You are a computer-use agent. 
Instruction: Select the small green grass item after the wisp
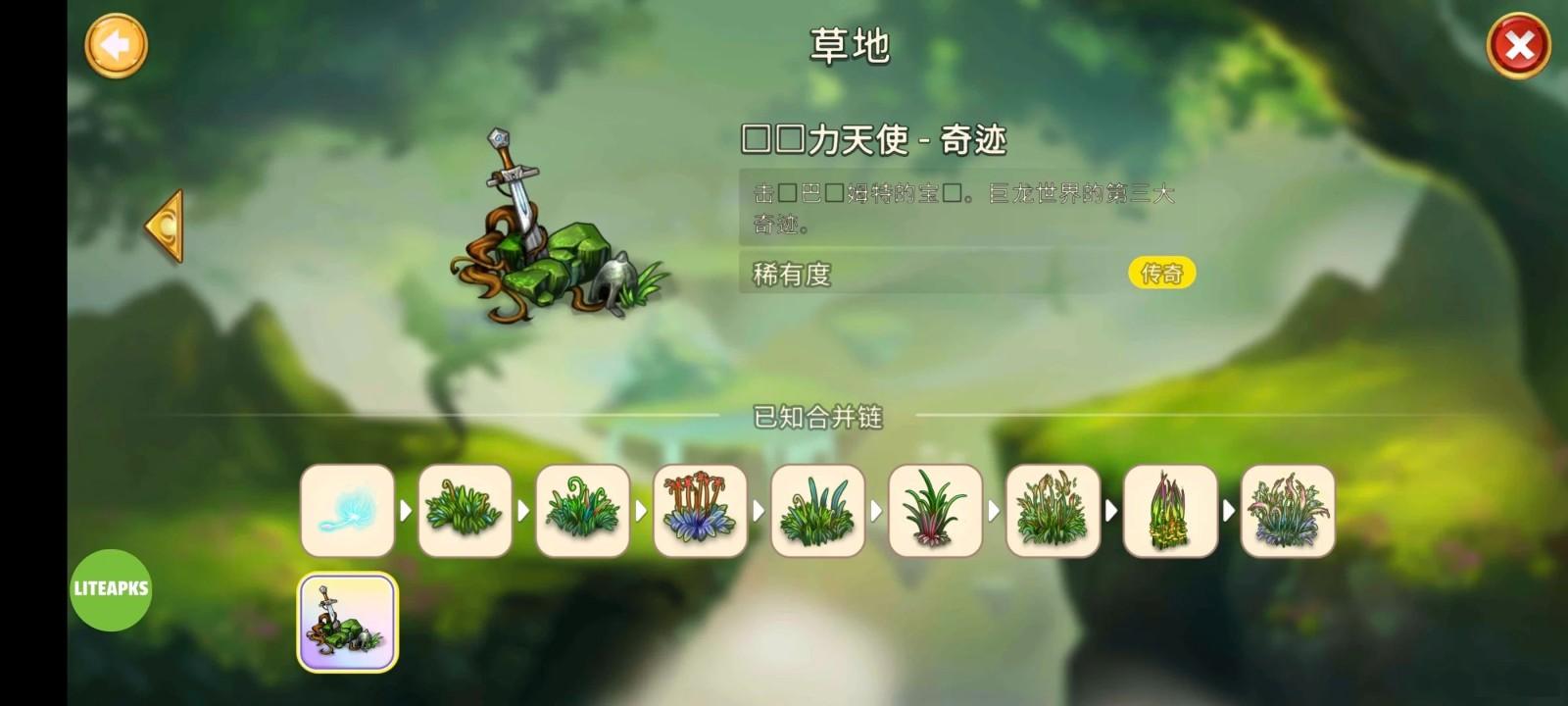[x=465, y=512]
